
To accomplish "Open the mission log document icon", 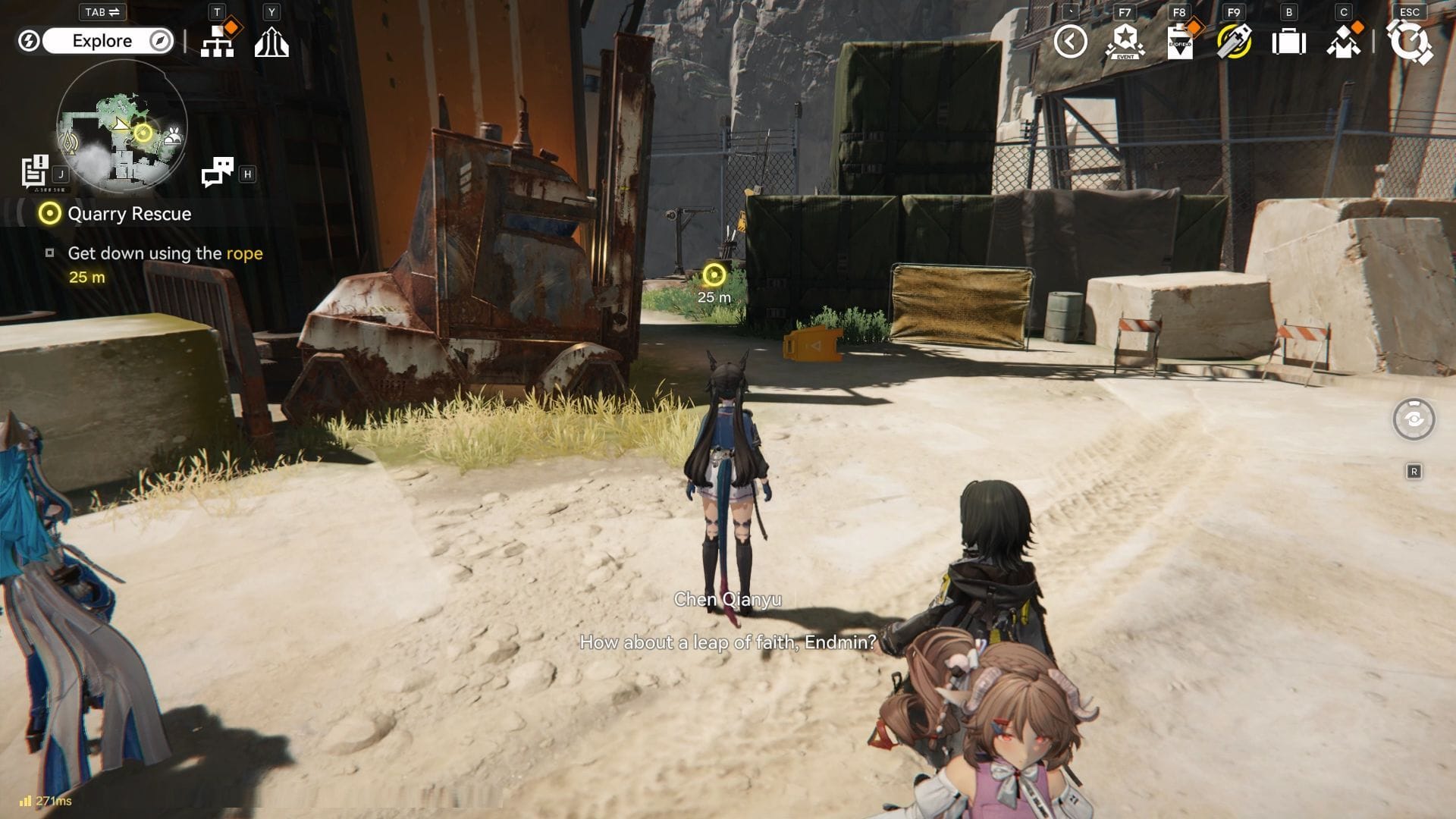I will tap(35, 171).
